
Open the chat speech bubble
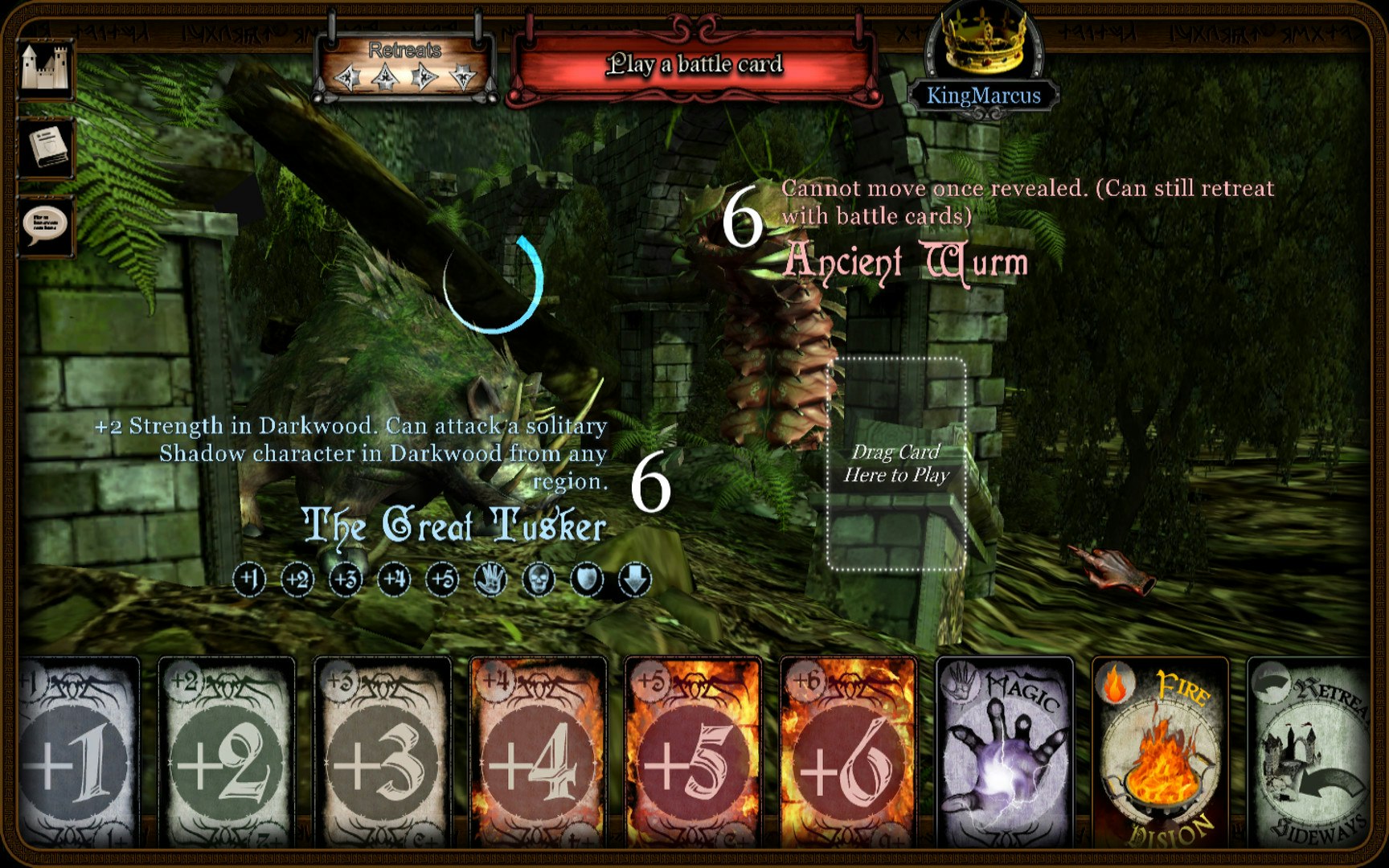[46, 226]
